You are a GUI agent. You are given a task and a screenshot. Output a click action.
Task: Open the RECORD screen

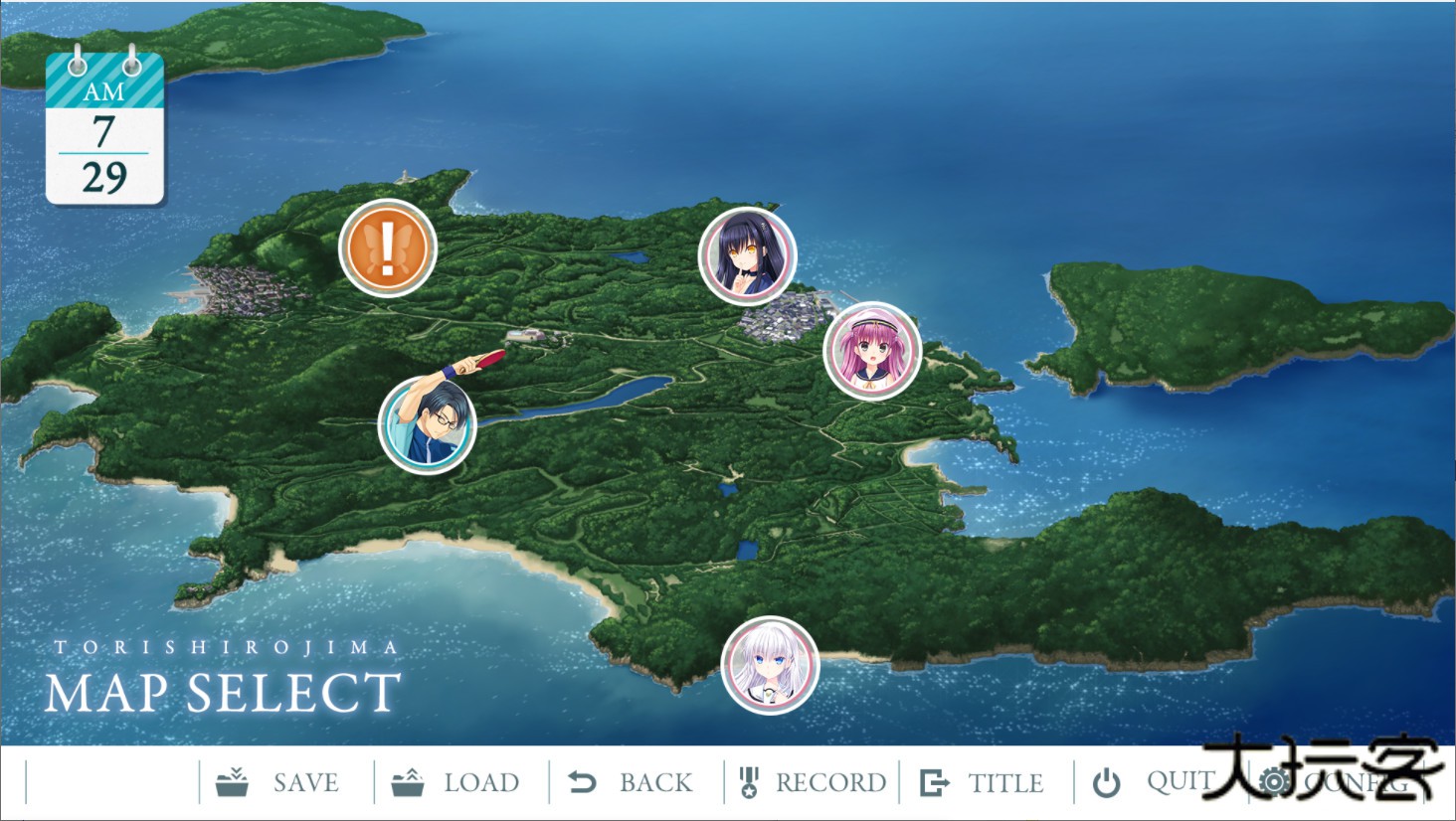coord(813,782)
